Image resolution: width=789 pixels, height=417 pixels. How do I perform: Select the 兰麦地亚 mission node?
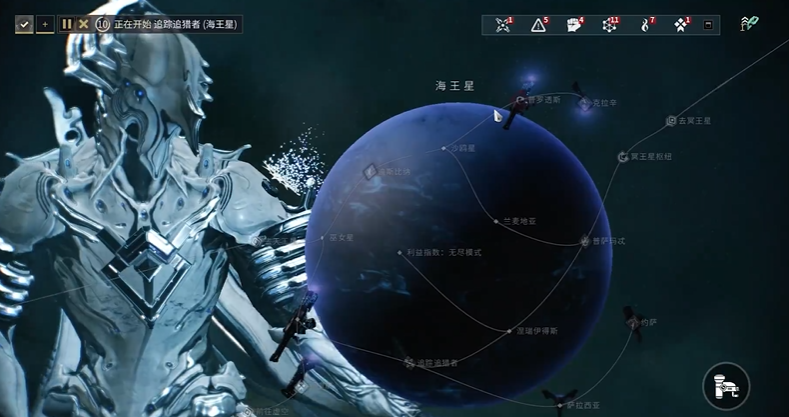tap(496, 220)
